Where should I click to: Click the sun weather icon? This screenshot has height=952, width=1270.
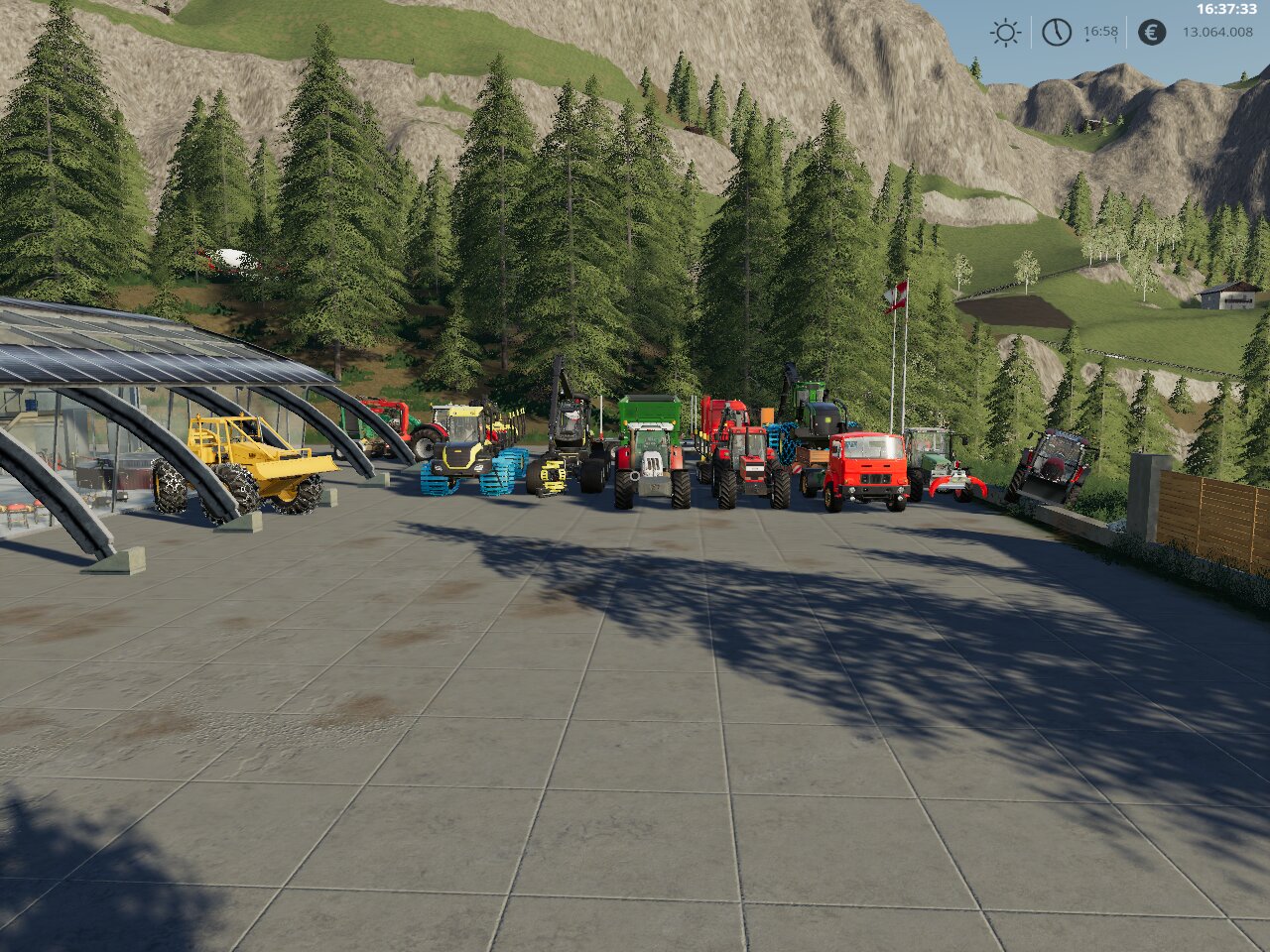pyautogui.click(x=1005, y=33)
